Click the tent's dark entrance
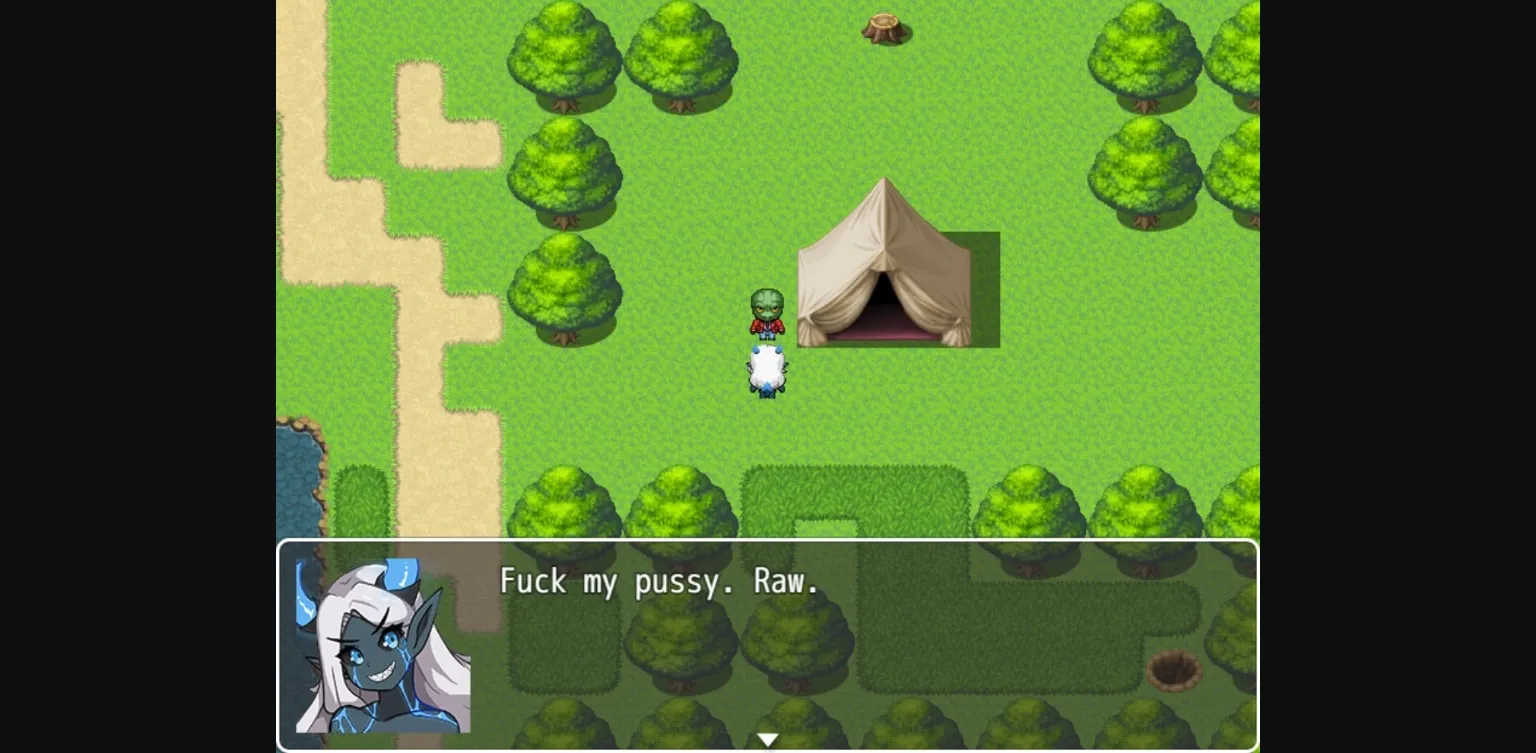This screenshot has height=753, width=1536. (x=884, y=295)
